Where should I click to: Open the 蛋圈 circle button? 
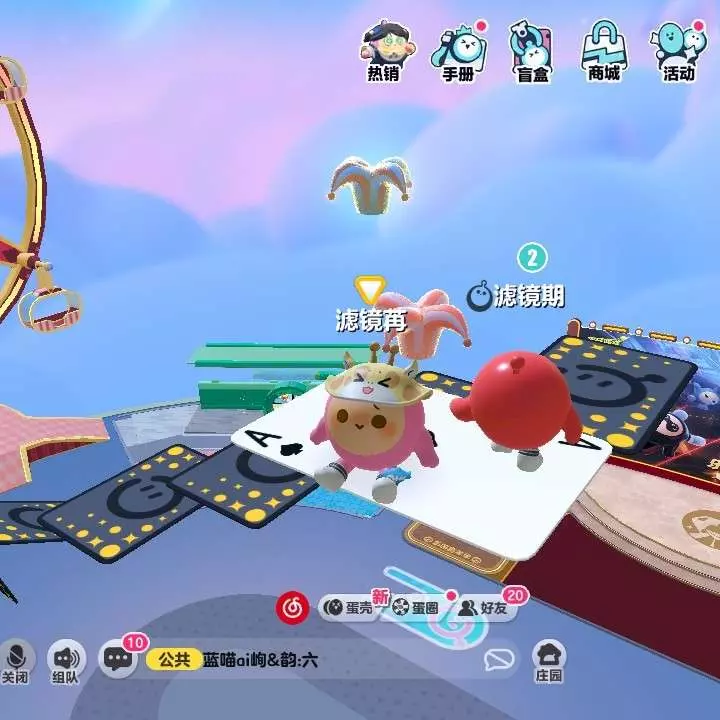click(x=415, y=607)
